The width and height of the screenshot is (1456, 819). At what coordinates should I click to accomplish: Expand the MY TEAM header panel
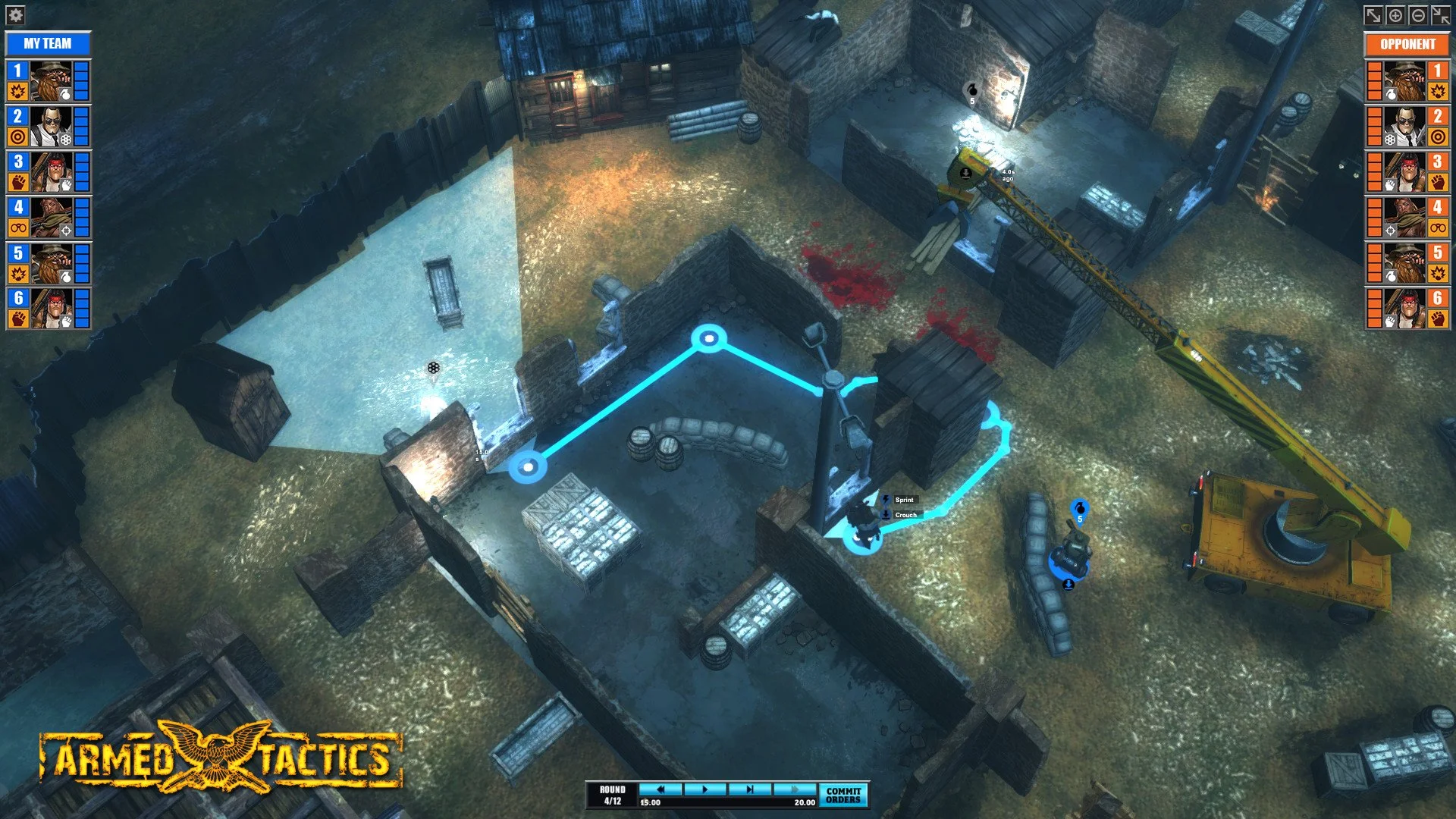49,43
